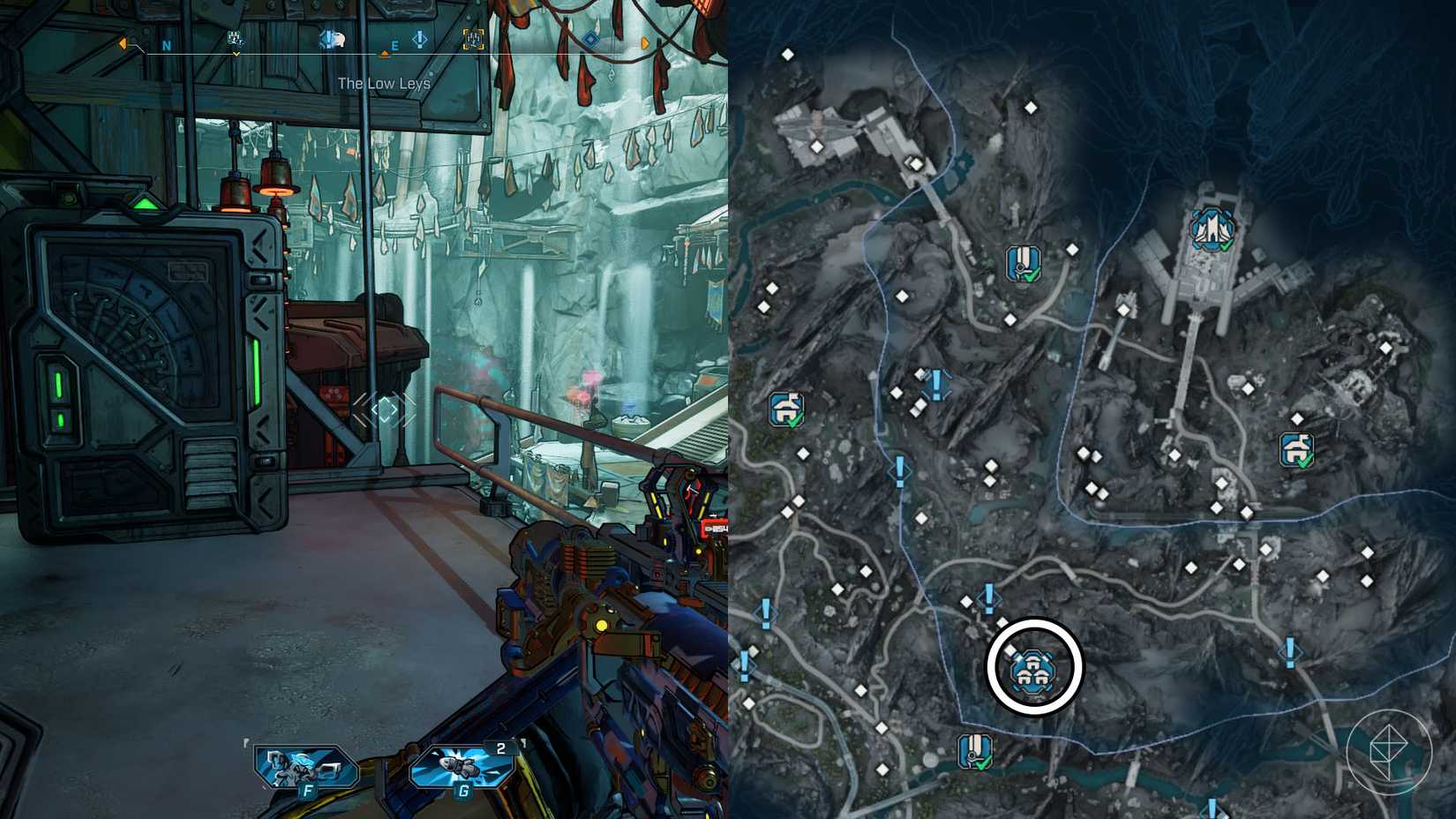The height and width of the screenshot is (819, 1456).
Task: Click the orange arrow at the compass left end
Action: tap(123, 42)
